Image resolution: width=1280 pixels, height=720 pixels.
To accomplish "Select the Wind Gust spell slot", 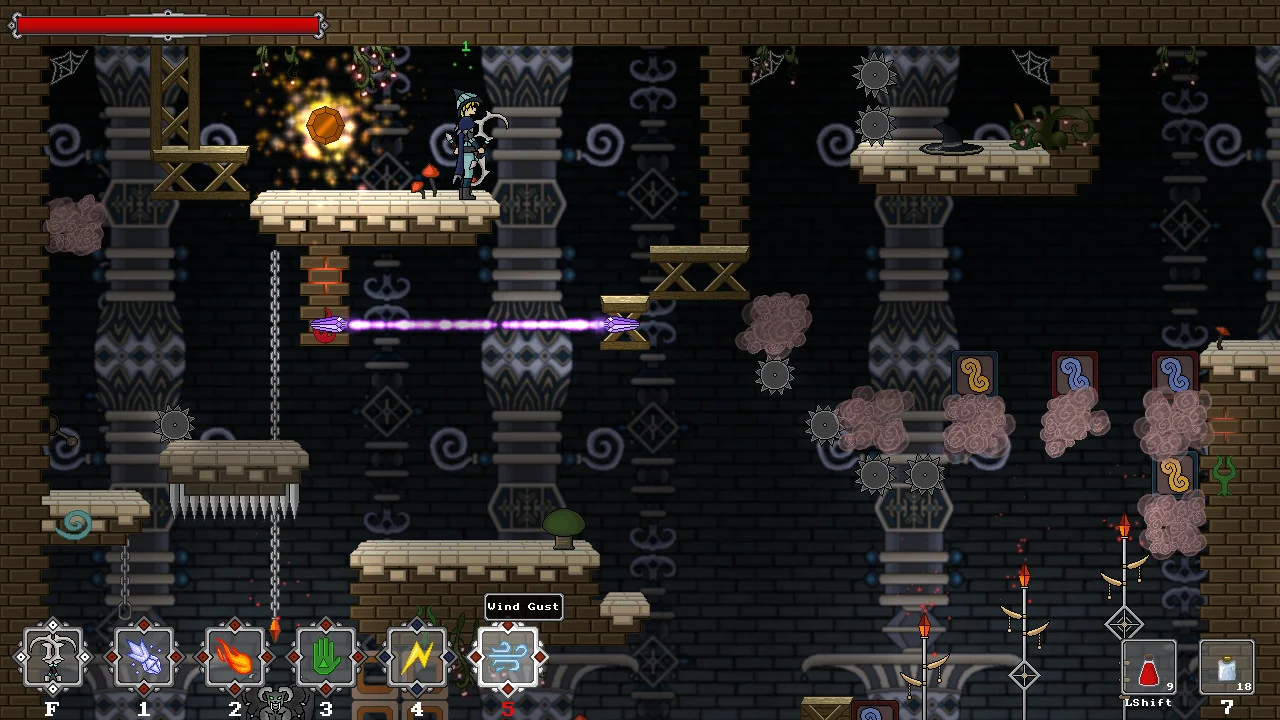I will (x=508, y=657).
